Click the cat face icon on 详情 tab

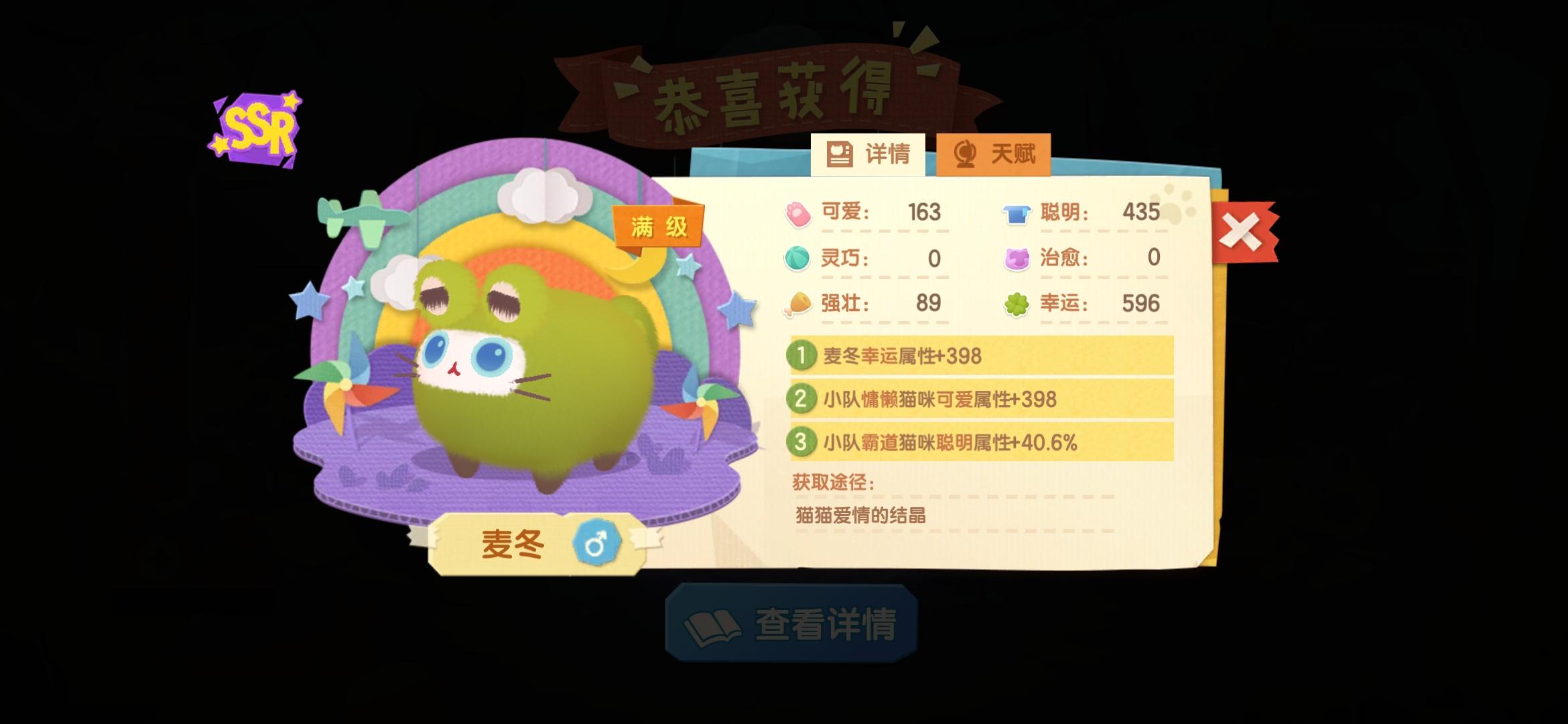coord(839,154)
